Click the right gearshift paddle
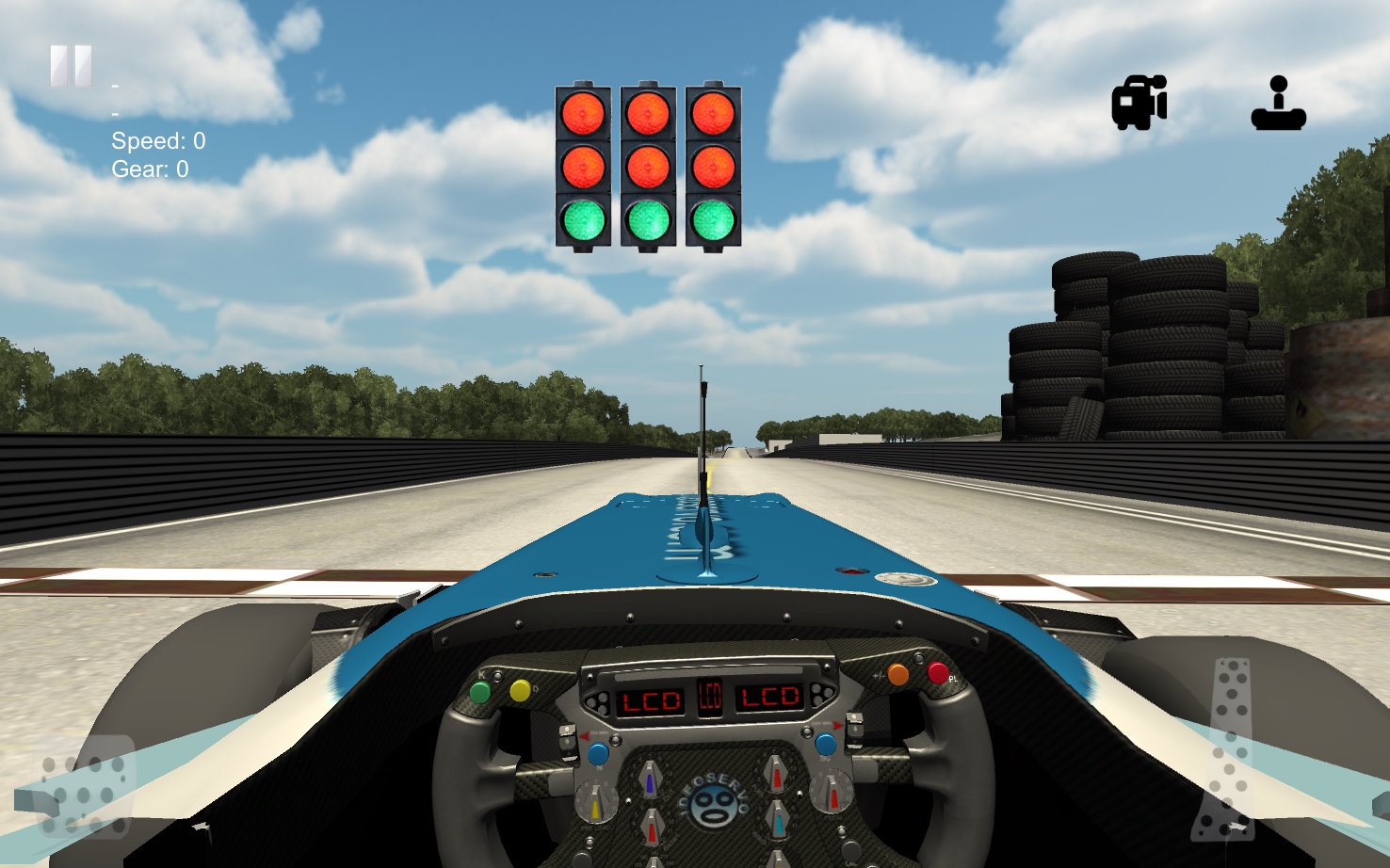Image resolution: width=1390 pixels, height=868 pixels. [x=855, y=731]
